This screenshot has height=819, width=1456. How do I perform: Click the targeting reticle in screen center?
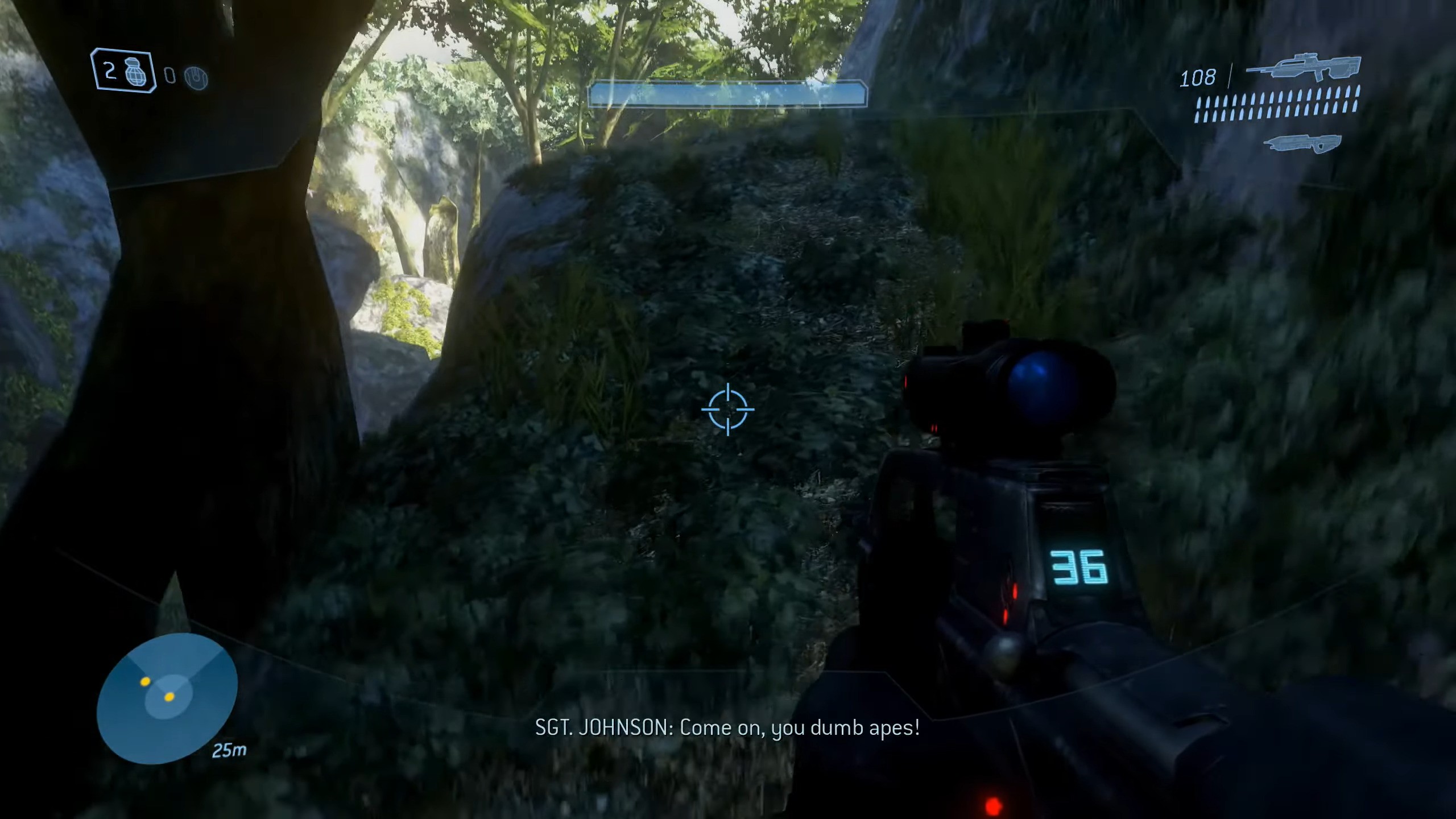point(728,409)
